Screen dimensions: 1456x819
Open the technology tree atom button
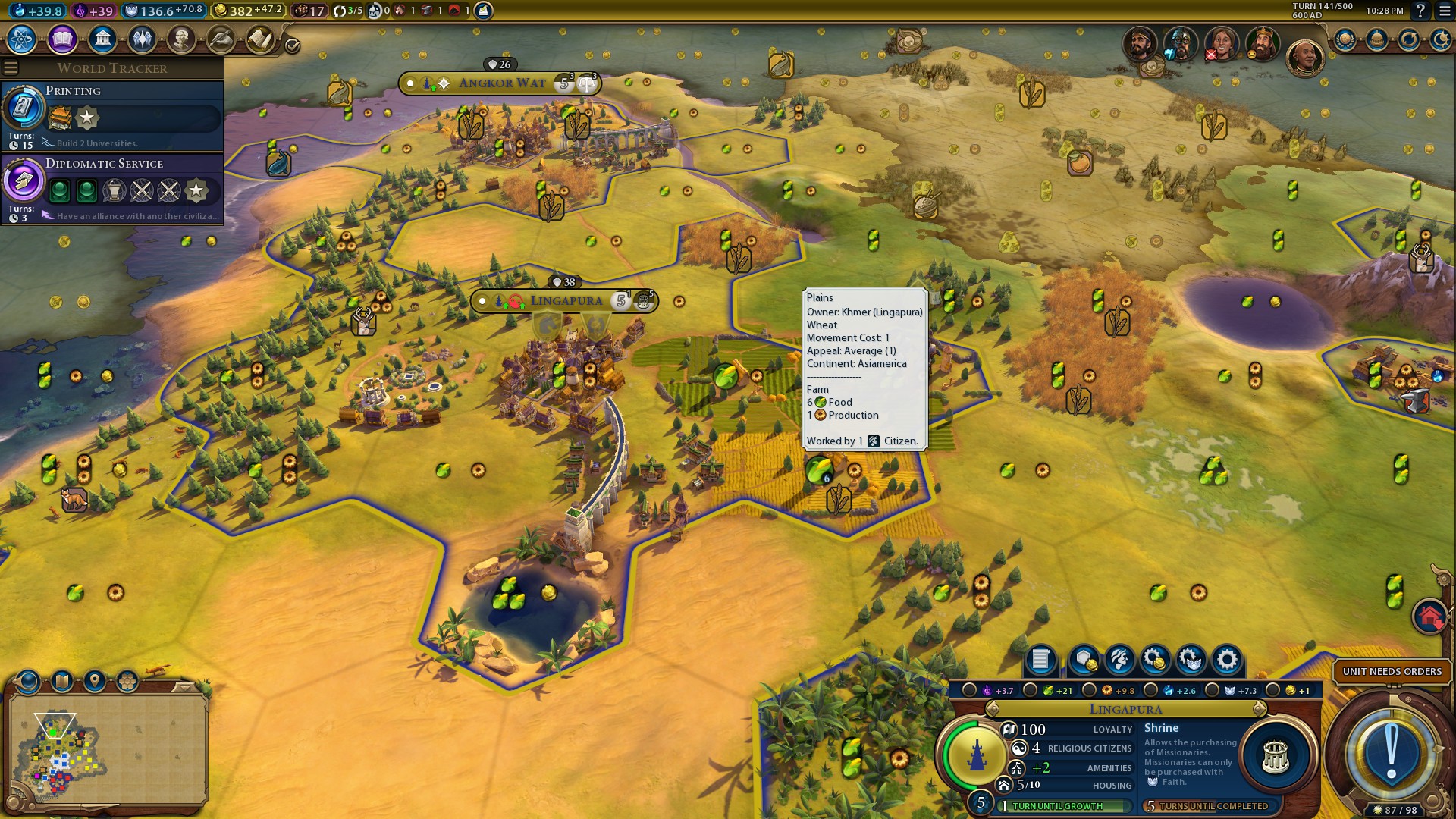(22, 39)
